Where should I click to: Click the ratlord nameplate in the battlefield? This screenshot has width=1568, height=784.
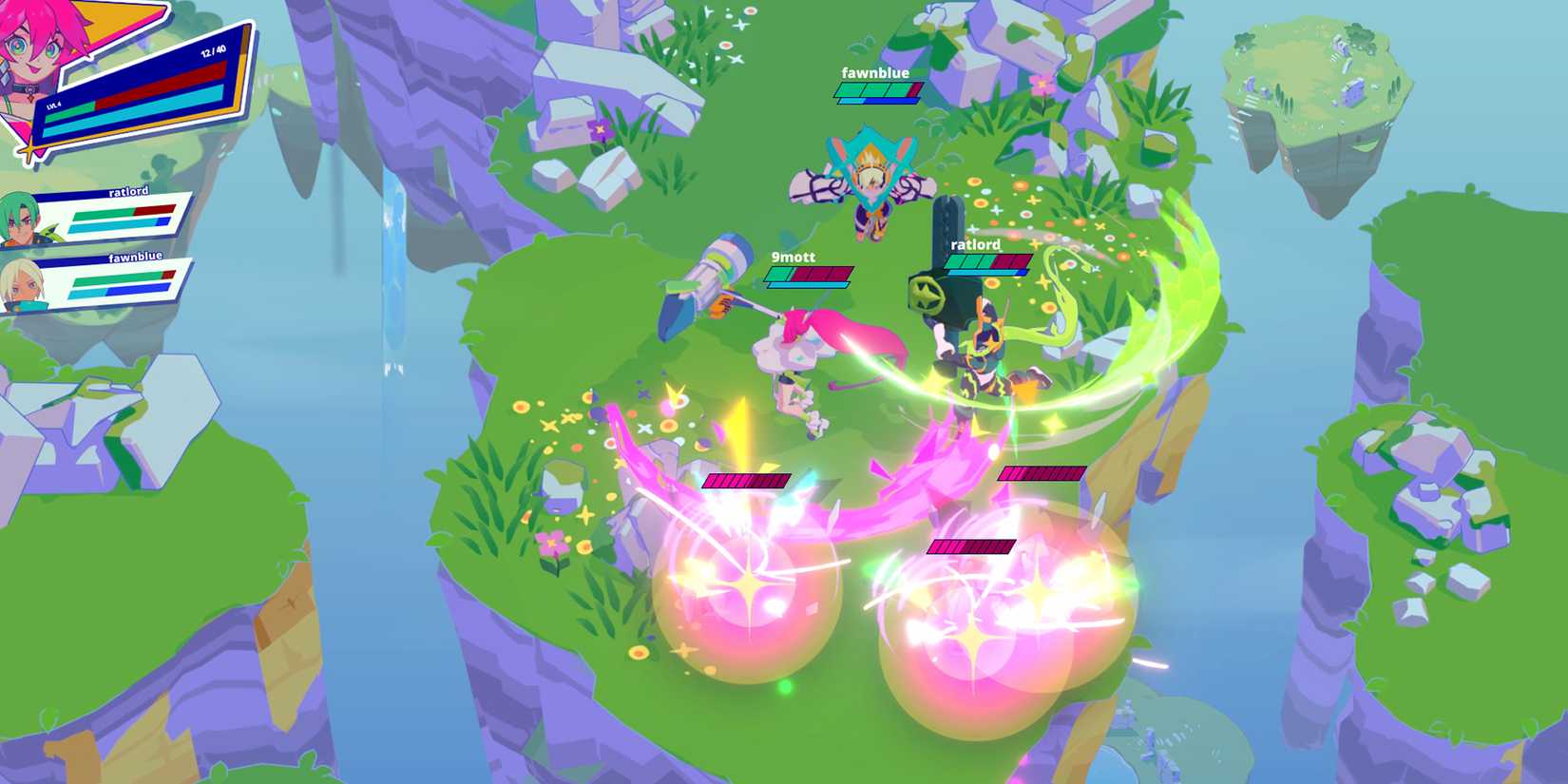pos(974,244)
